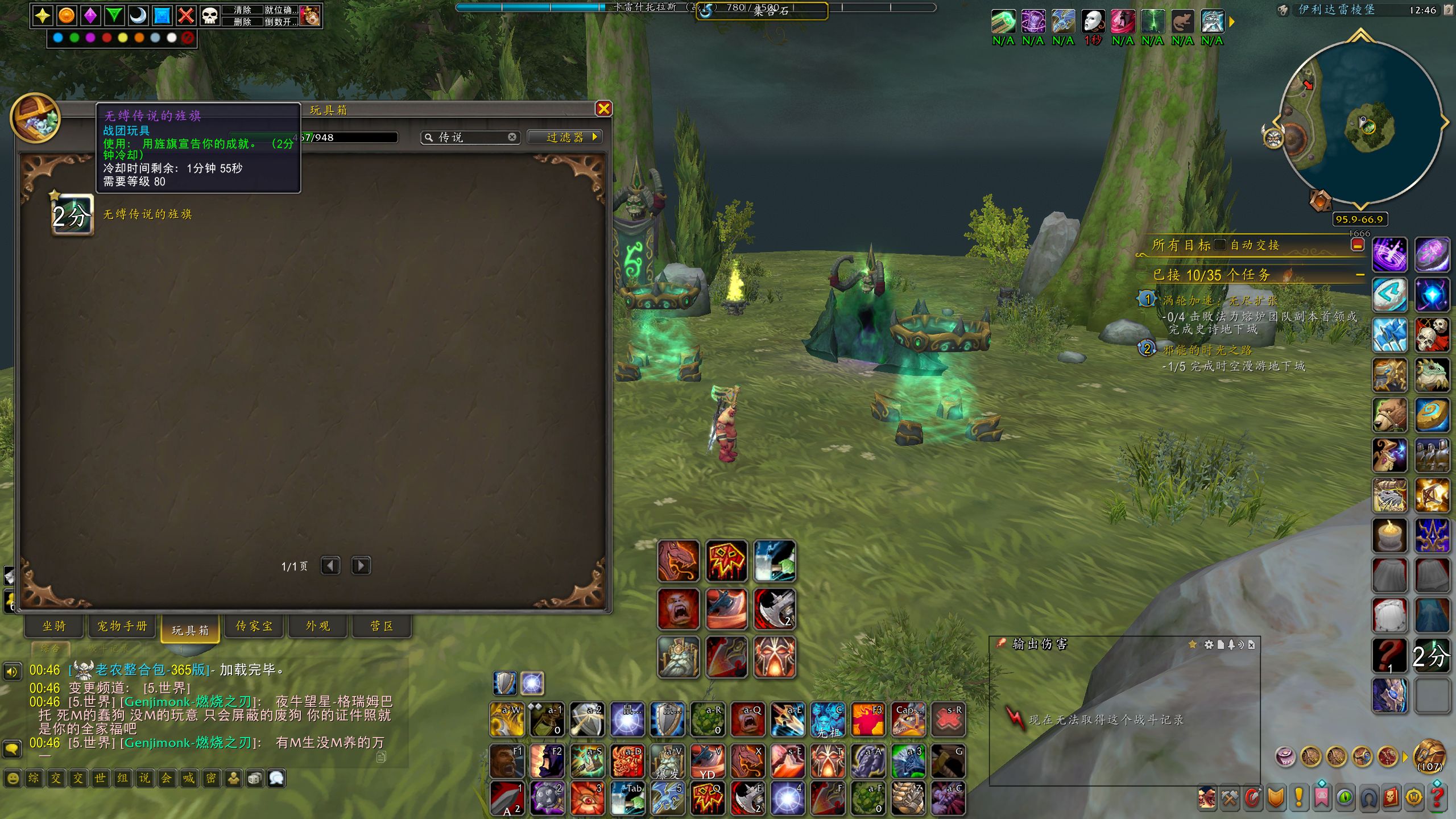The height and width of the screenshot is (819, 1456).
Task: Click the Horde banner ability icon
Action: click(x=726, y=561)
